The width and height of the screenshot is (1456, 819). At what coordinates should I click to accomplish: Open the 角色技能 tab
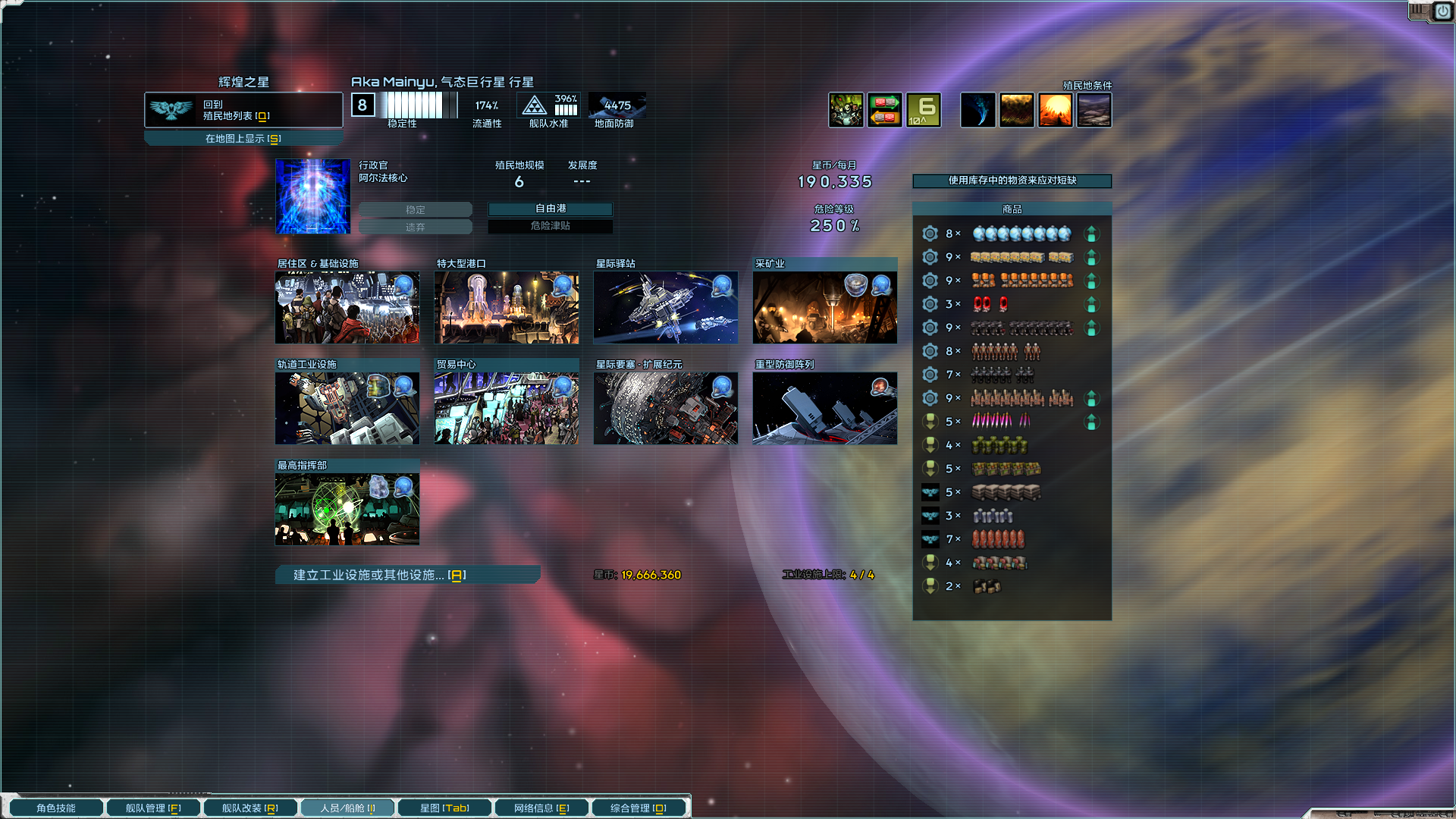[55, 808]
